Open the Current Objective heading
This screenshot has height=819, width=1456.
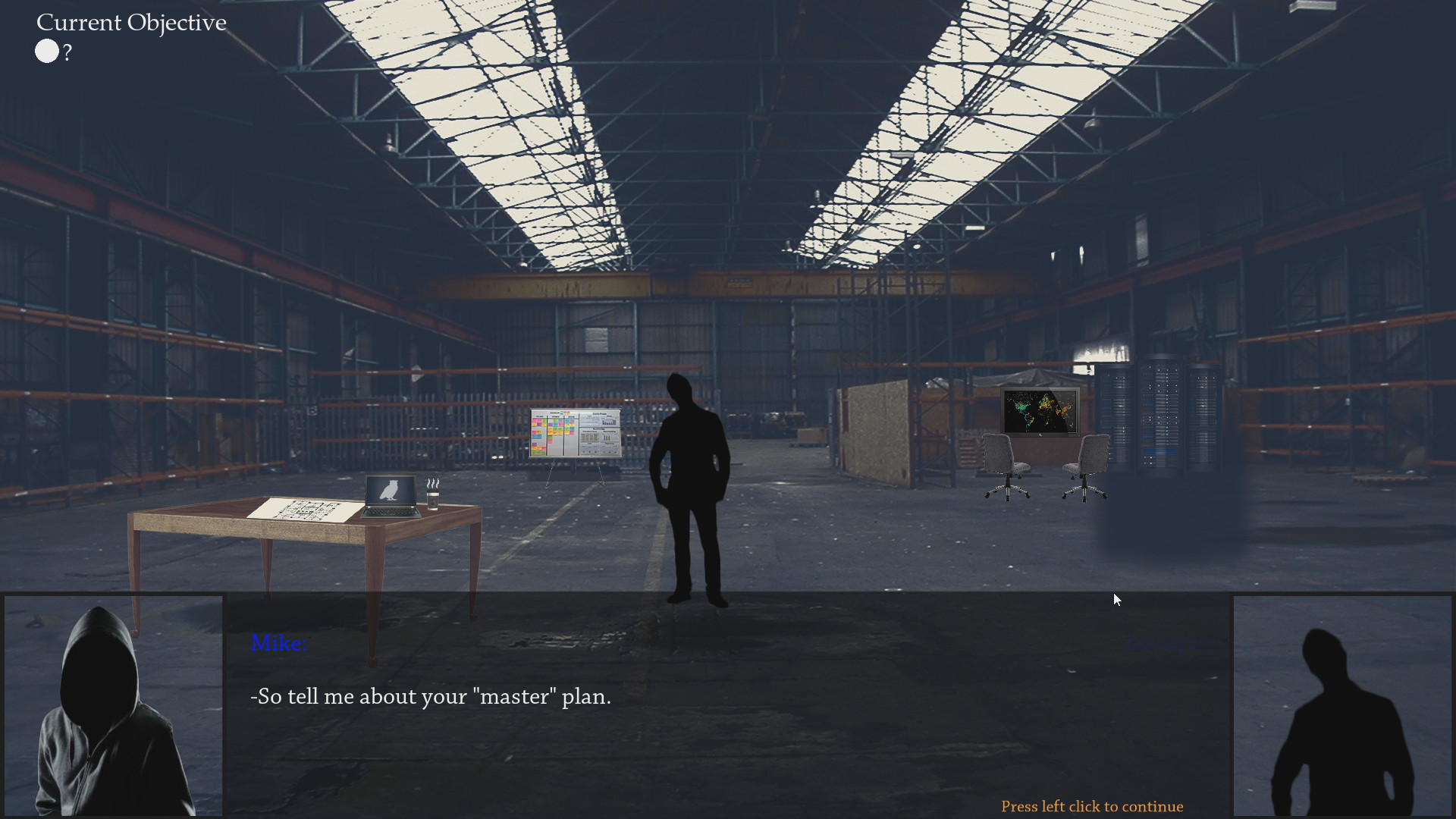click(x=131, y=22)
